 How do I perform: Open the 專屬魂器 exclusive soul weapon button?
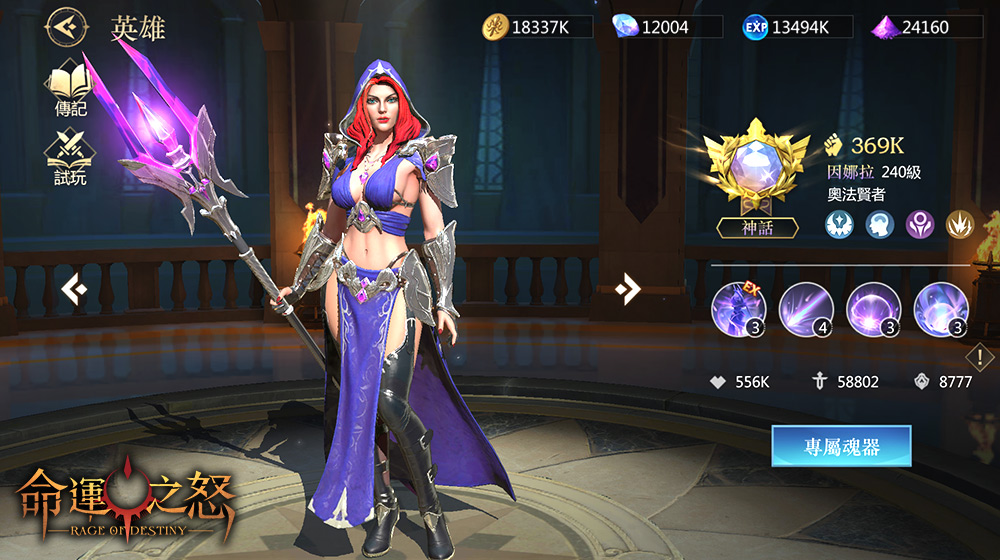pos(841,446)
